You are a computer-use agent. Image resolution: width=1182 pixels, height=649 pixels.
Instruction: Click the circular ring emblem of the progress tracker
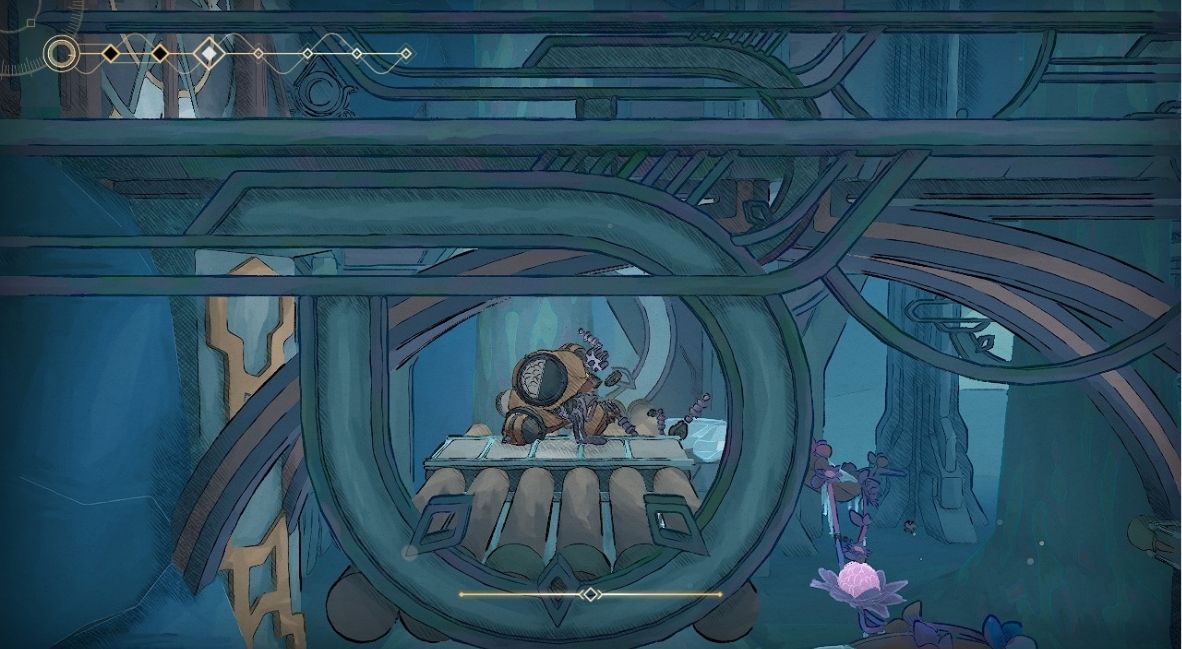(x=62, y=53)
